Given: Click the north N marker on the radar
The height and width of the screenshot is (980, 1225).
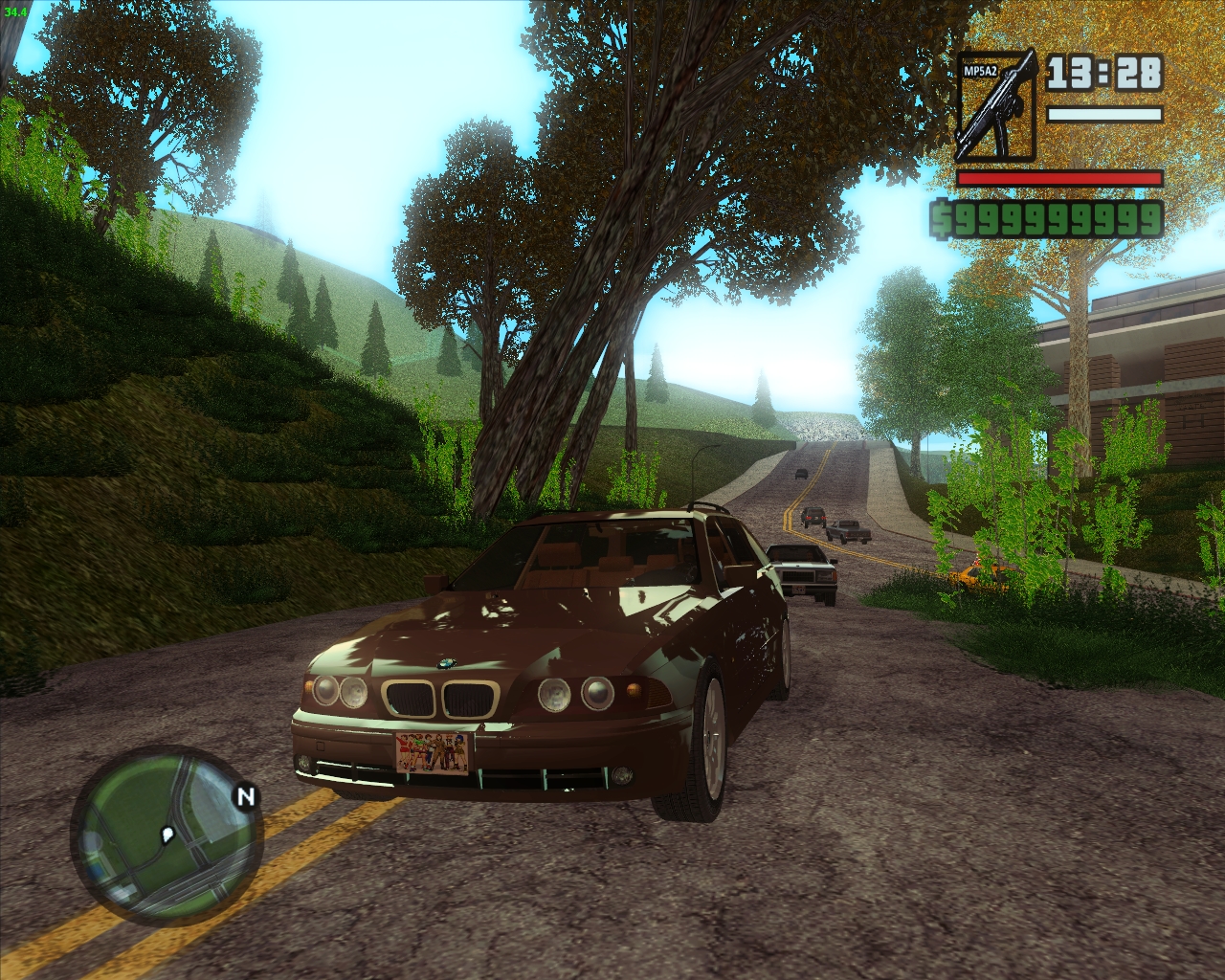Looking at the screenshot, I should click(246, 795).
